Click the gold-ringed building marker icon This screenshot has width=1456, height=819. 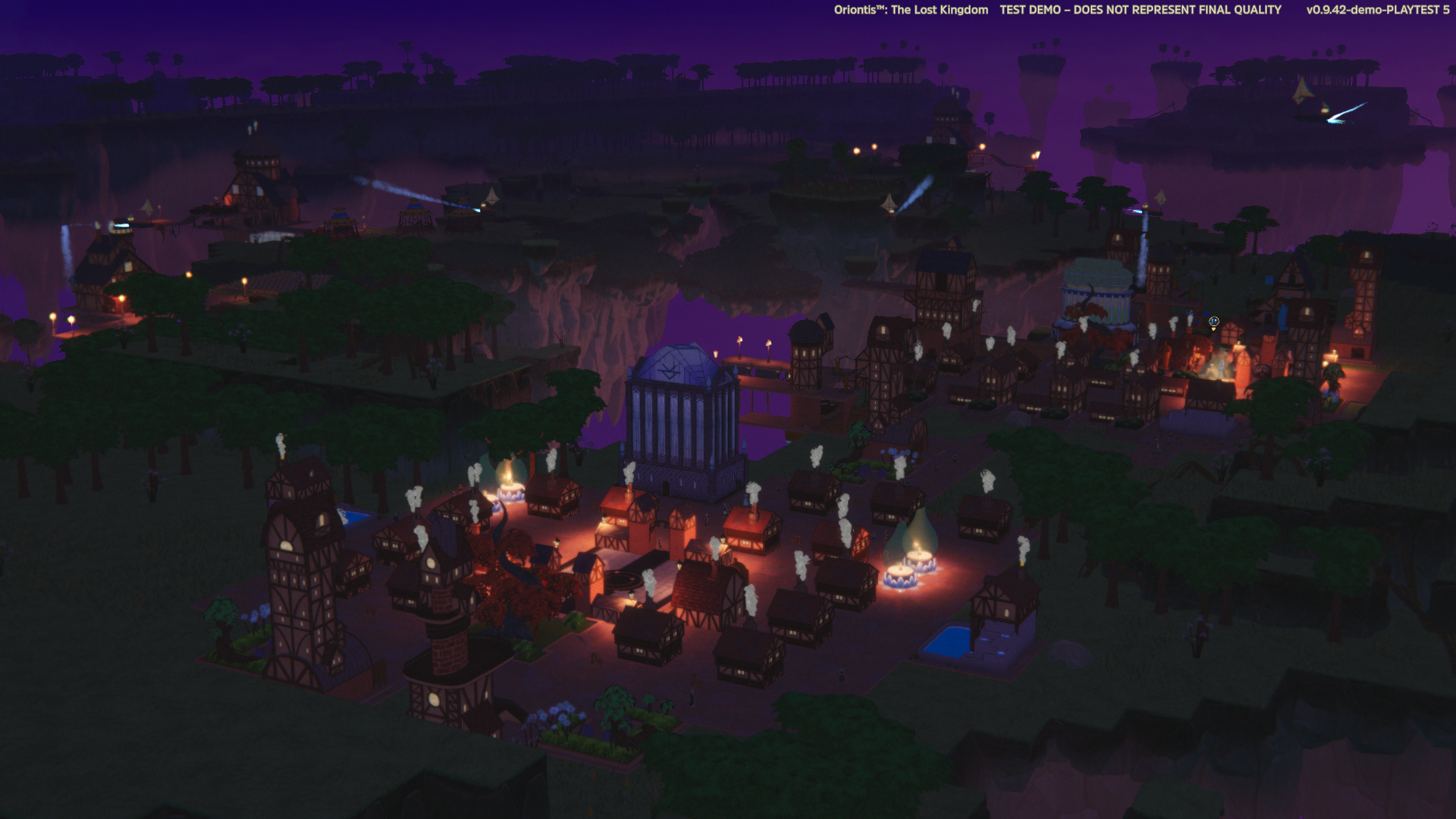pyautogui.click(x=1213, y=322)
